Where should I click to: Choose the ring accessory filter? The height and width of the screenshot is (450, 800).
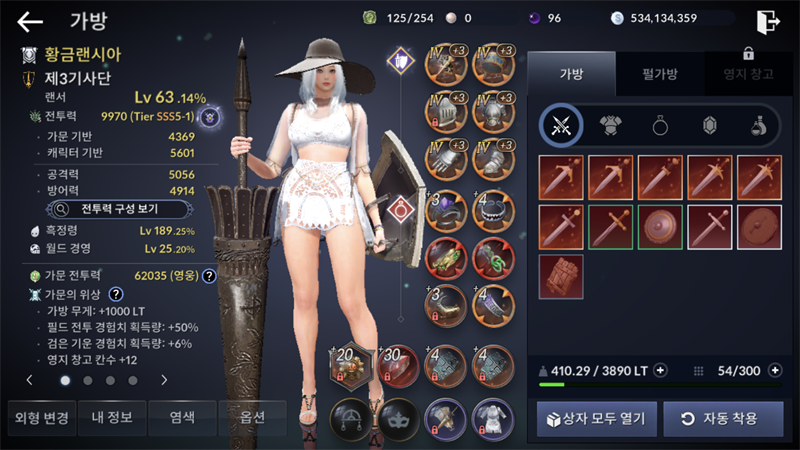click(x=660, y=125)
